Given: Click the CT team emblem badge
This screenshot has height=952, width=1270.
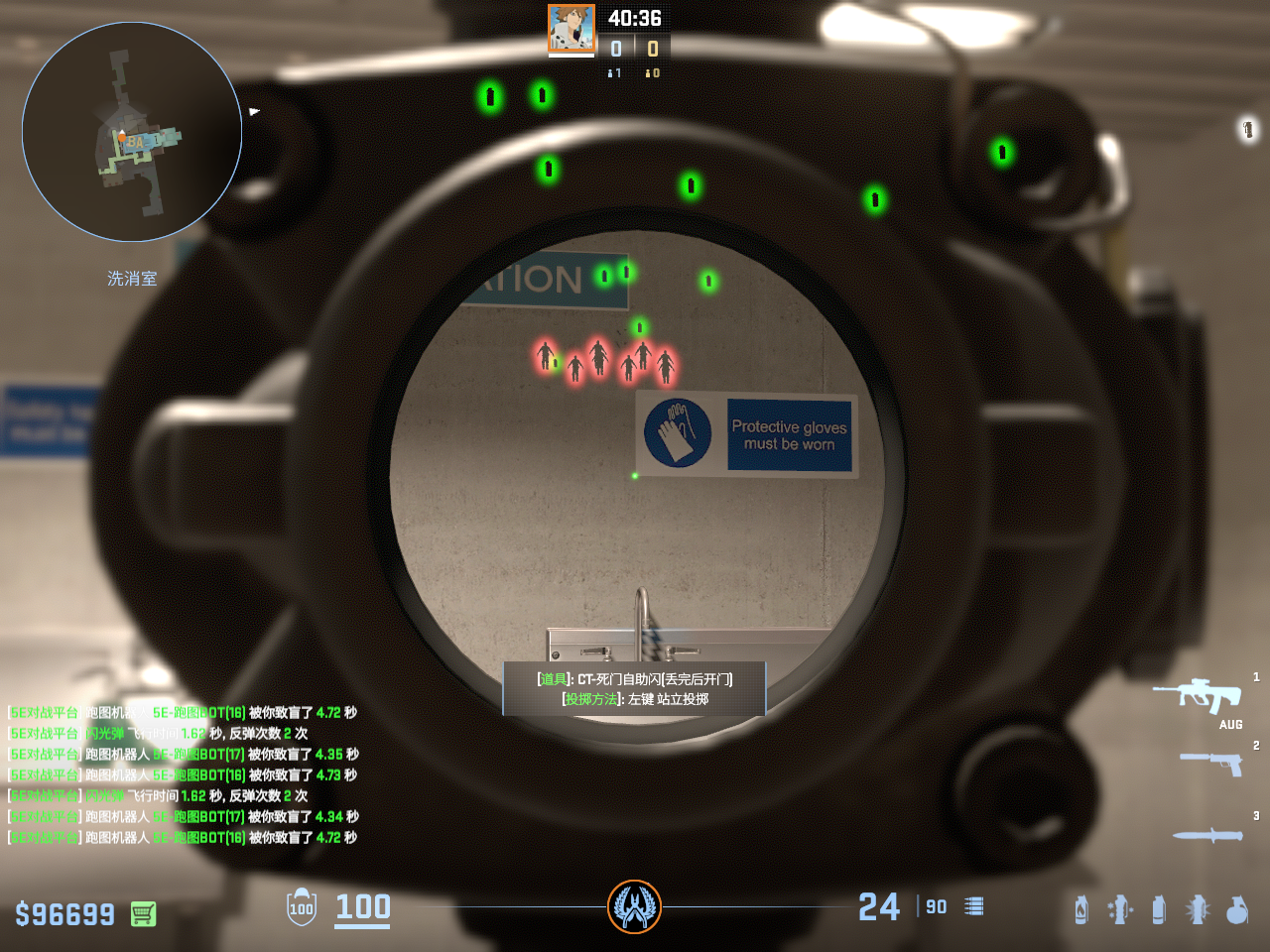Looking at the screenshot, I should pos(634,906).
